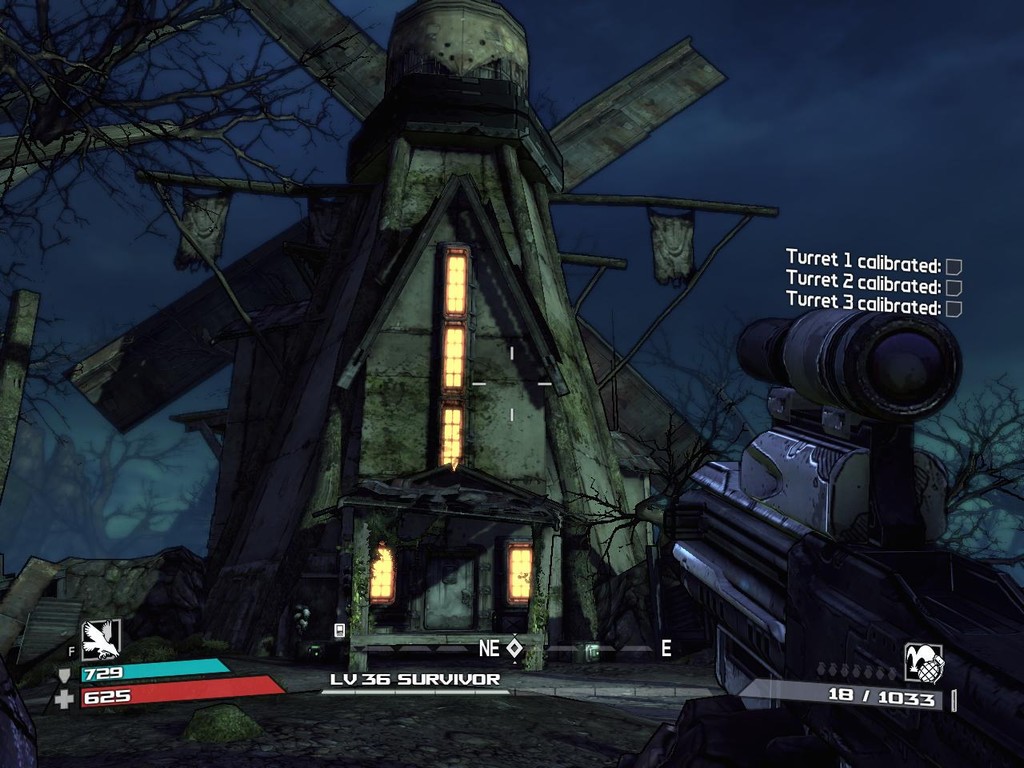Toggle the Turret 3 calibrated objective checkbox

pos(954,308)
